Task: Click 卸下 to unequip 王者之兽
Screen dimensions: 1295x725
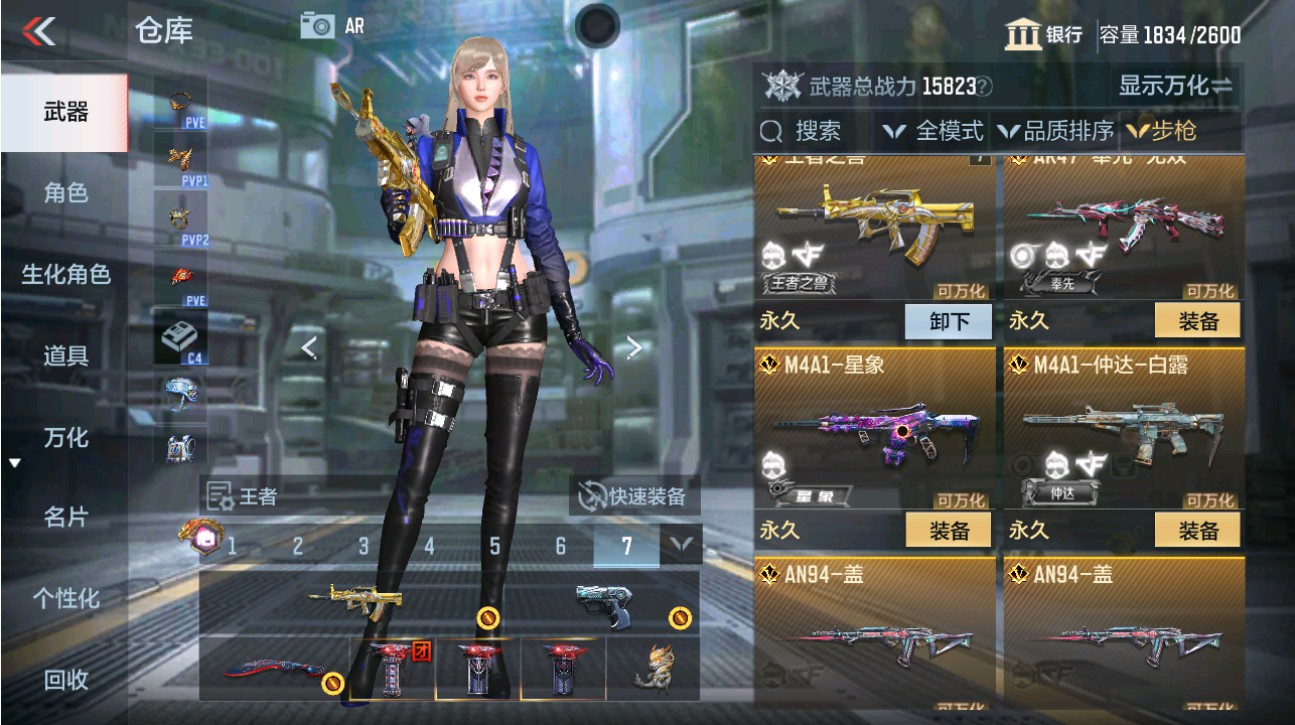Action: pyautogui.click(x=947, y=320)
